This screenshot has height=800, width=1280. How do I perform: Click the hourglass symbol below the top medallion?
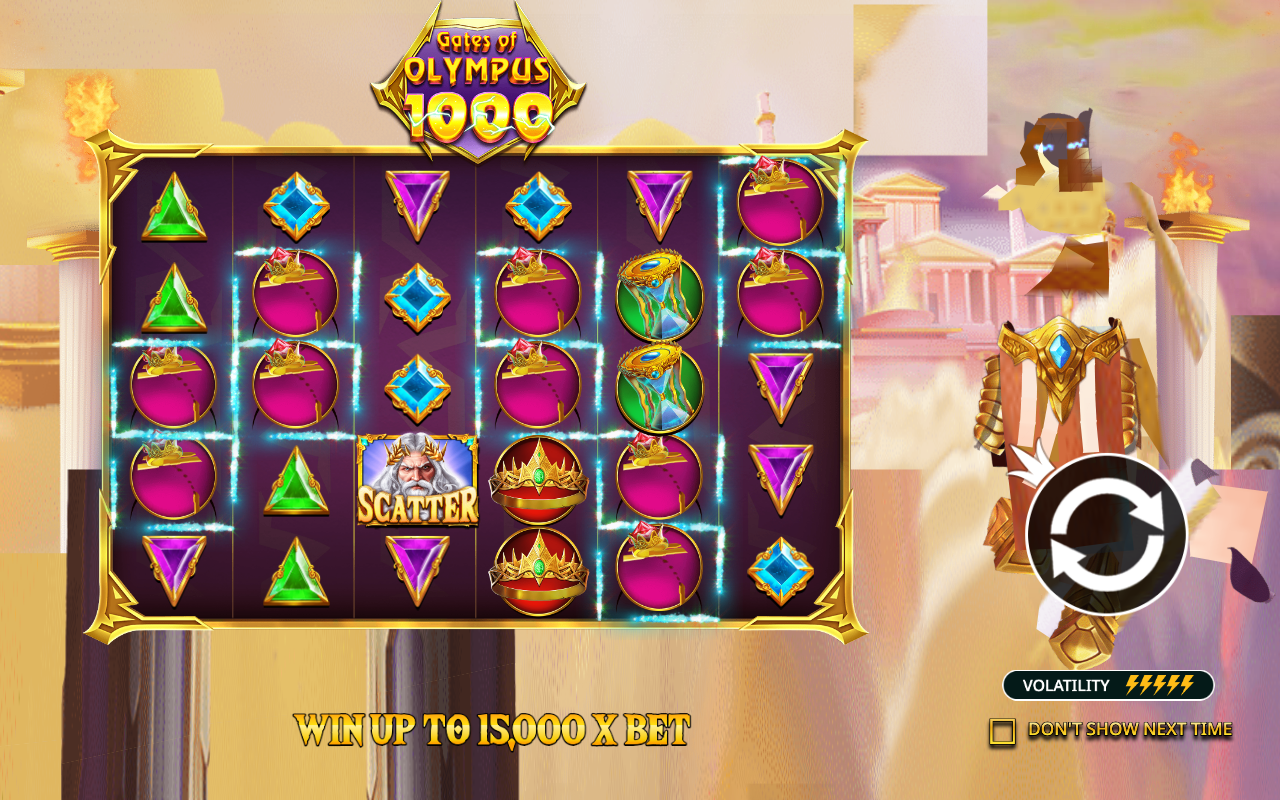(x=659, y=385)
